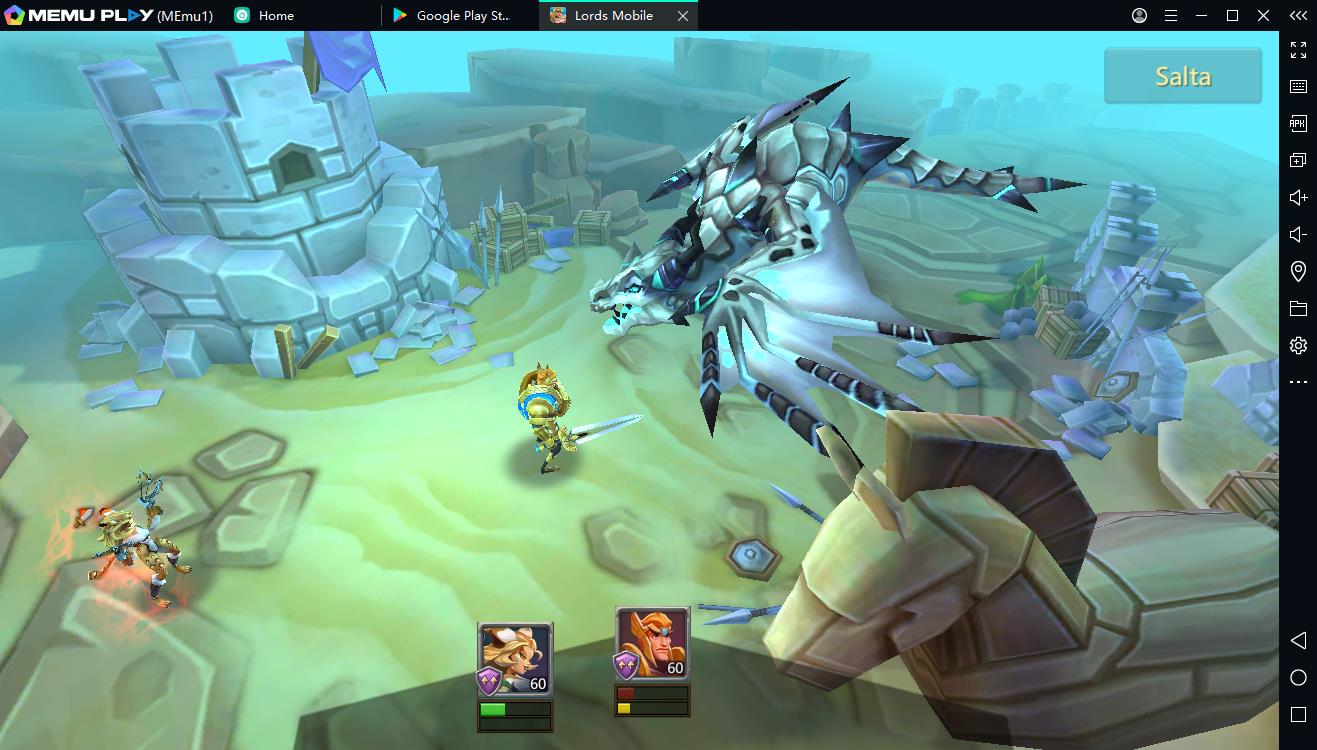Open the APK installer tool
Screen dimensions: 1317x750
[x=1298, y=123]
